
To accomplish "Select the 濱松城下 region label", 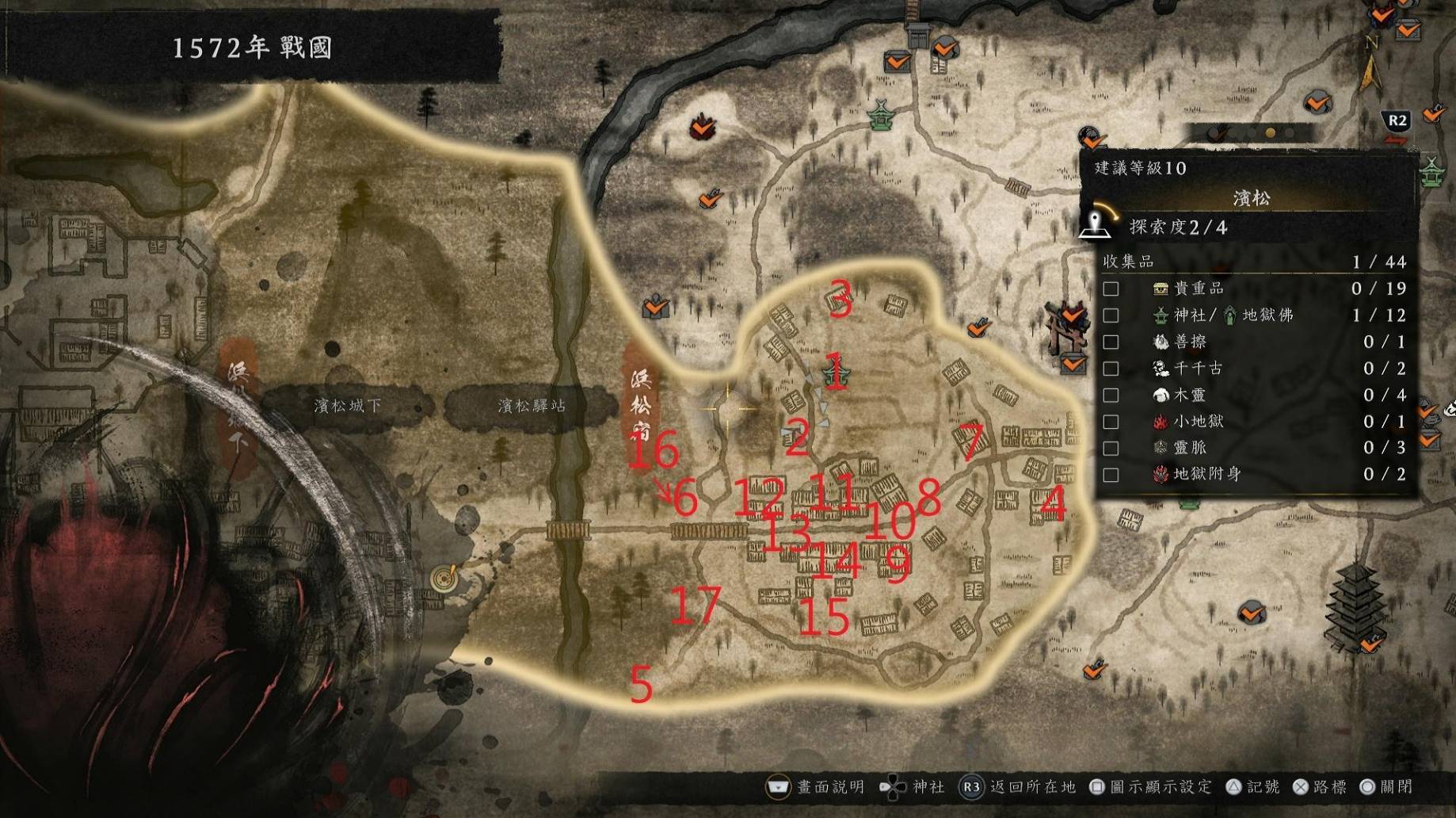I will (347, 406).
